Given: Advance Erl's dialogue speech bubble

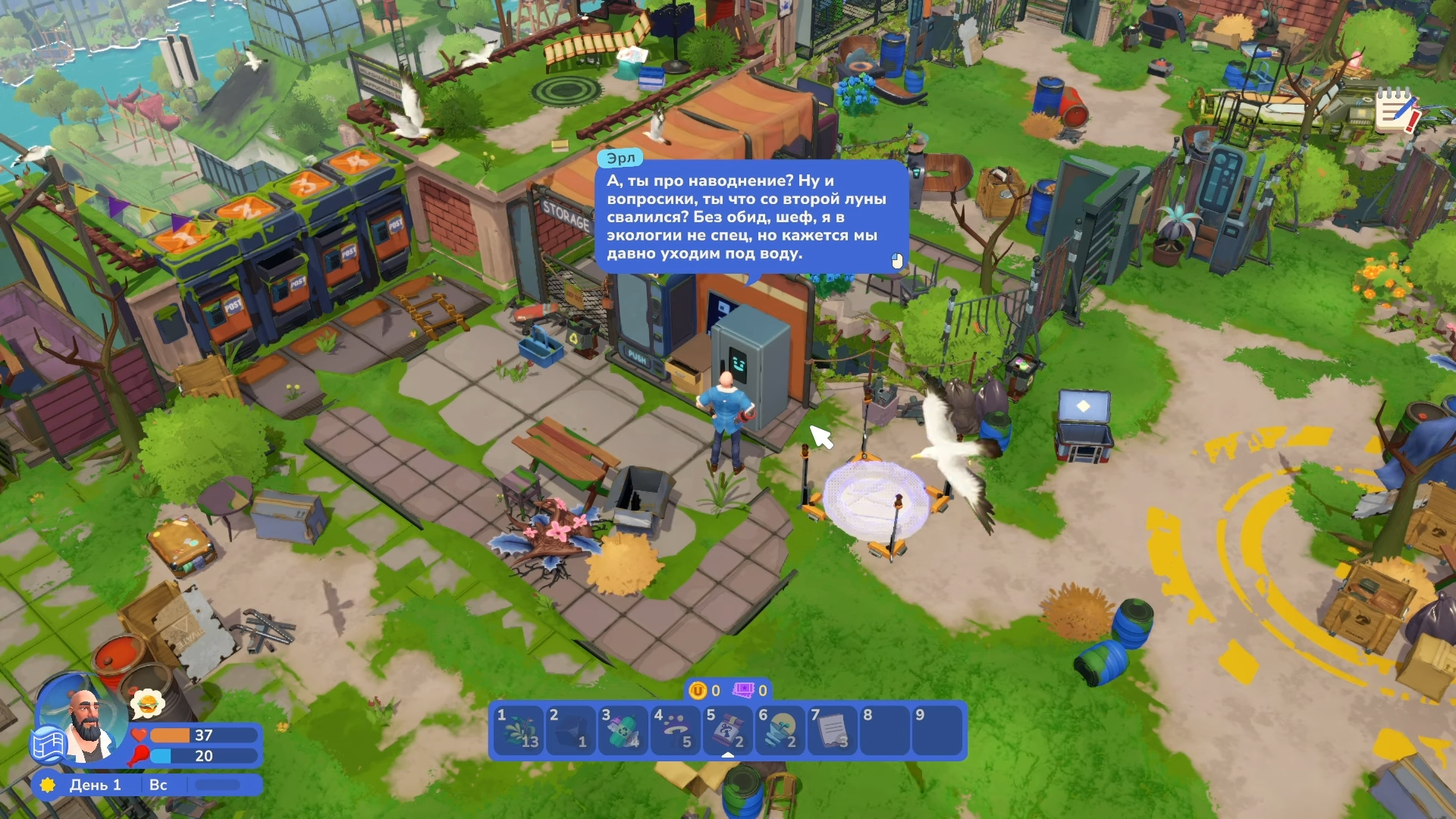Looking at the screenshot, I should pos(751,218).
